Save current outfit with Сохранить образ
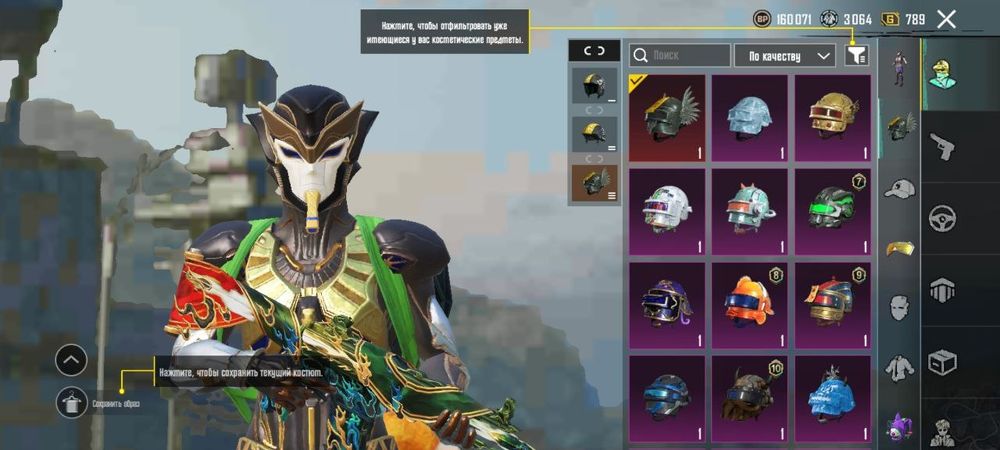 tap(72, 403)
